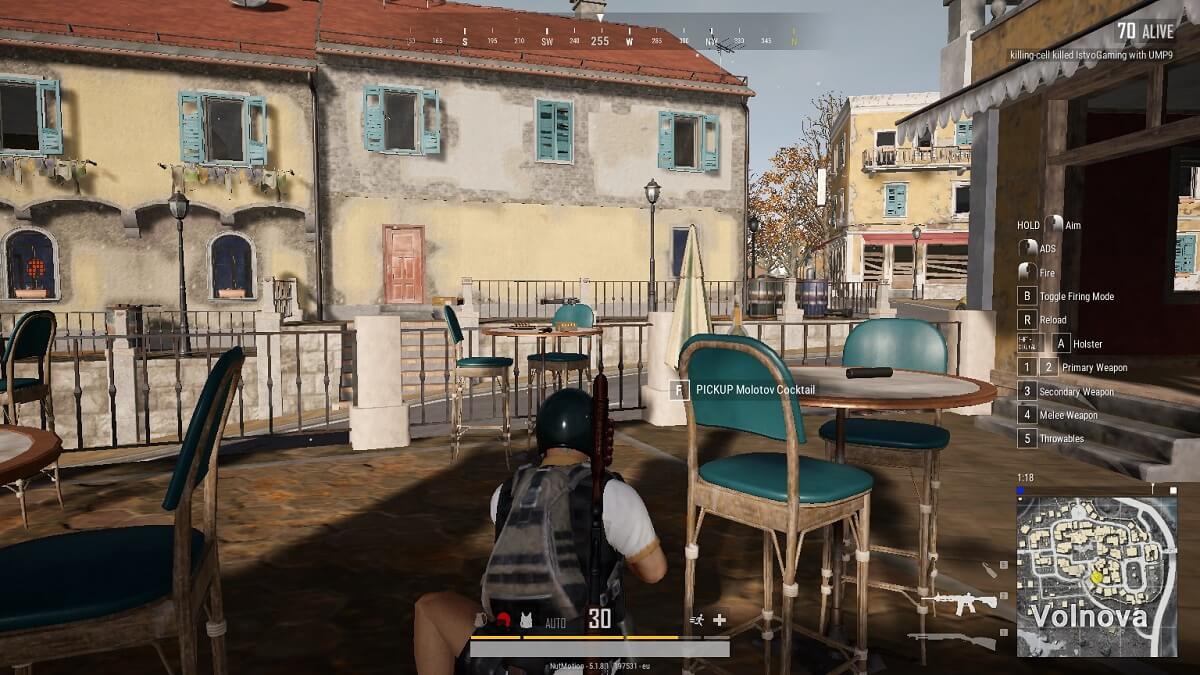Click the yellow player marker on minimap
Screen dimensions: 1200x675
[x=1096, y=576]
